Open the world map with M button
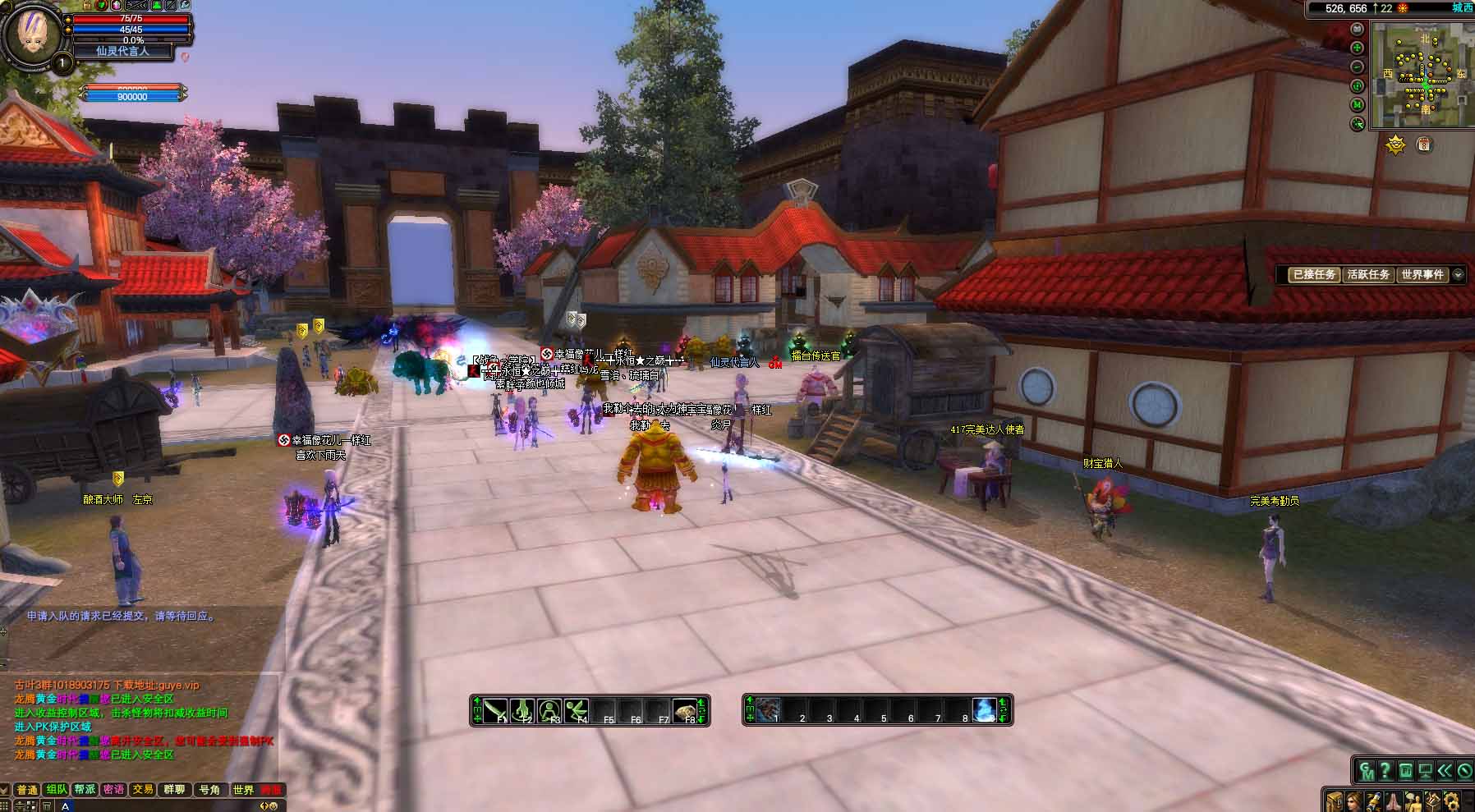This screenshot has height=812, width=1475. pyautogui.click(x=1358, y=104)
